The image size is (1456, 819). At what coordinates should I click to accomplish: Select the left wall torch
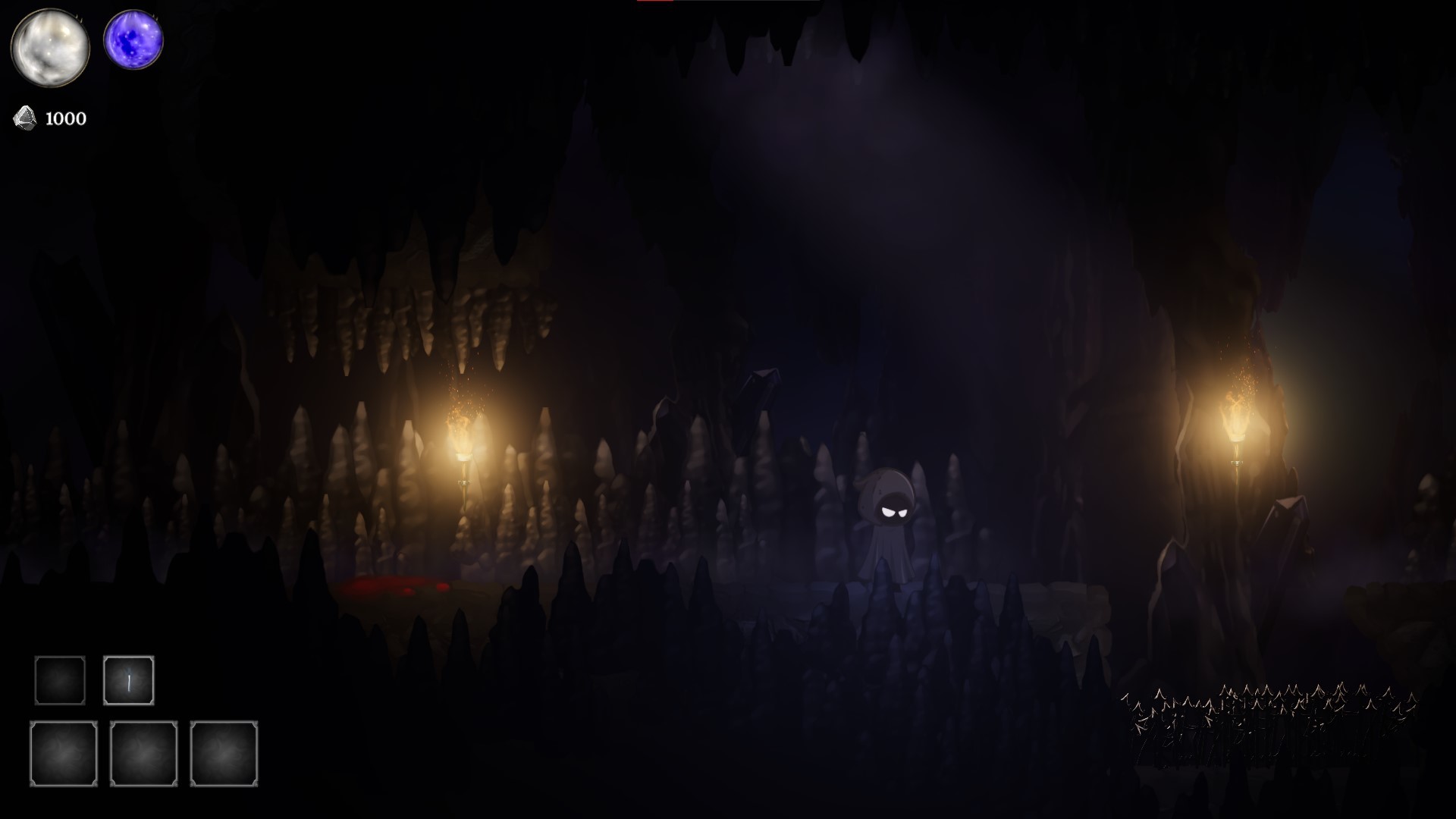pos(465,440)
